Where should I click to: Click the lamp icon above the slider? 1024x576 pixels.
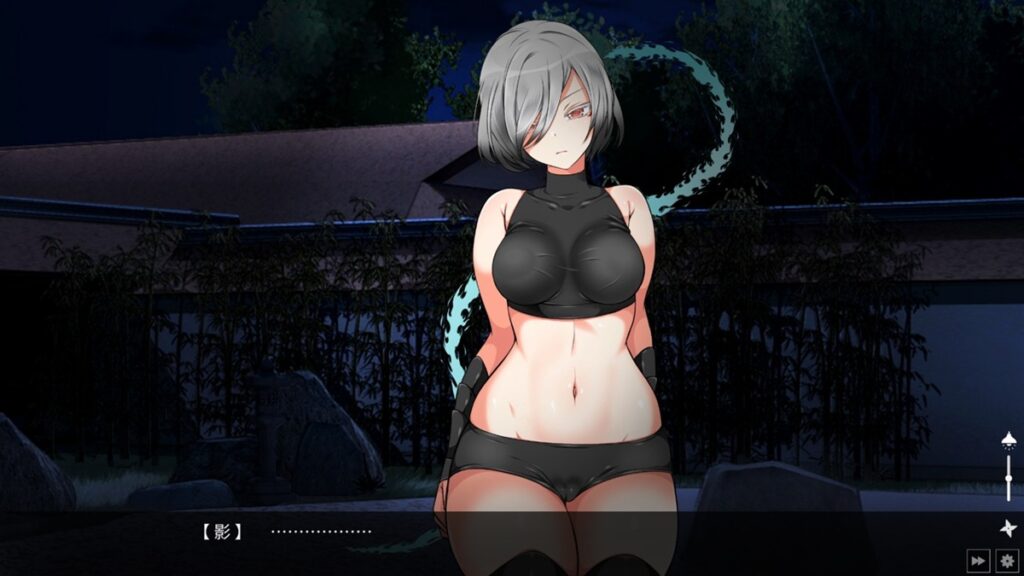coord(1008,440)
